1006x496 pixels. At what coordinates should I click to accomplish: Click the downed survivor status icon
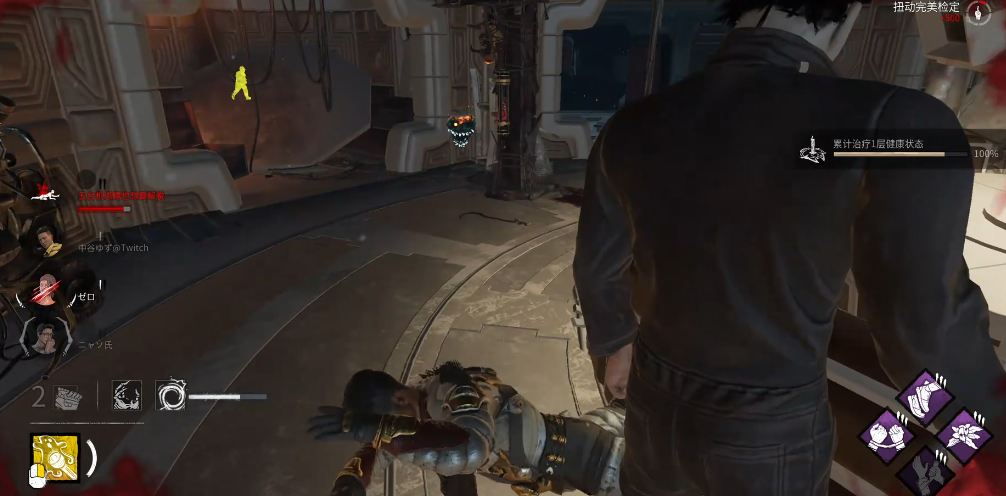point(42,190)
